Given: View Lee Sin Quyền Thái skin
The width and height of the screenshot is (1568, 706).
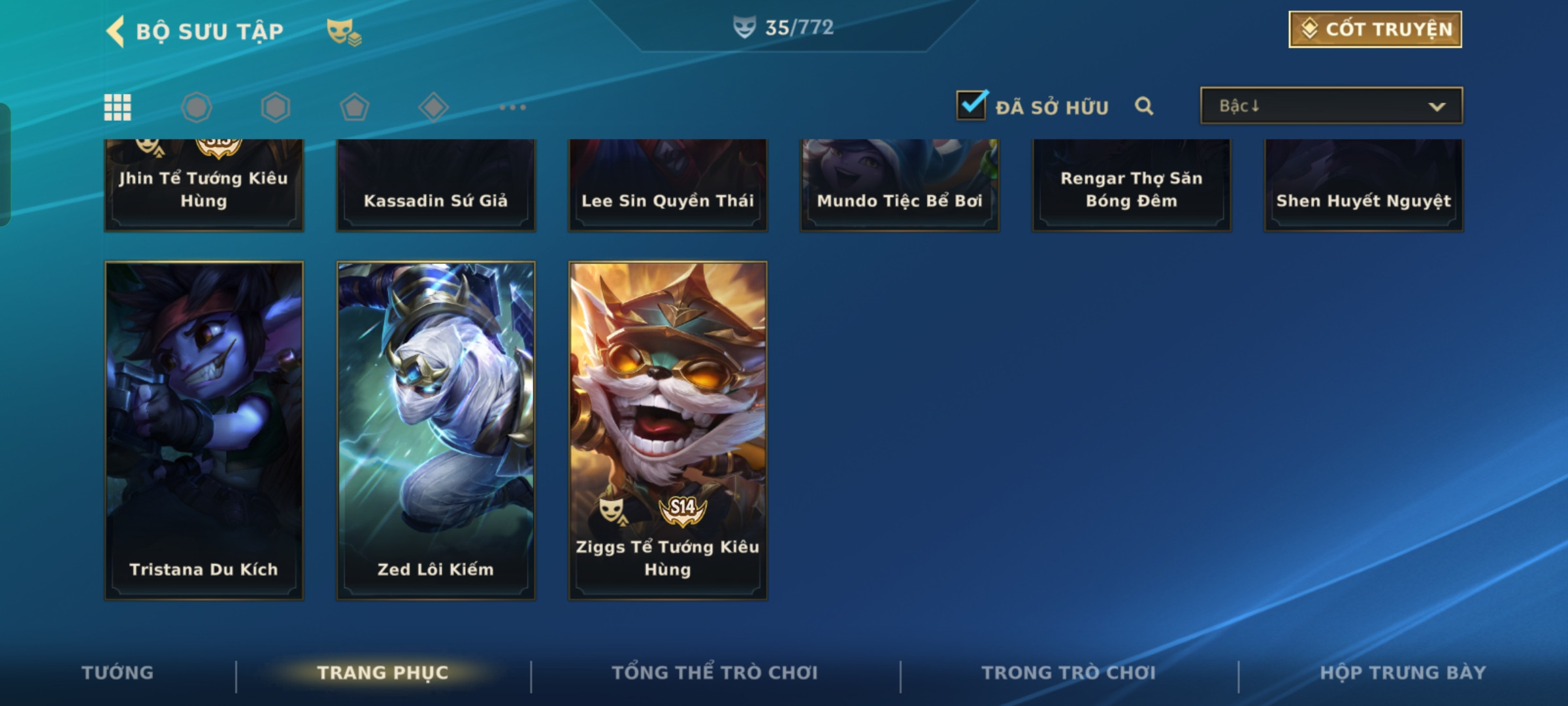Looking at the screenshot, I should click(x=668, y=186).
